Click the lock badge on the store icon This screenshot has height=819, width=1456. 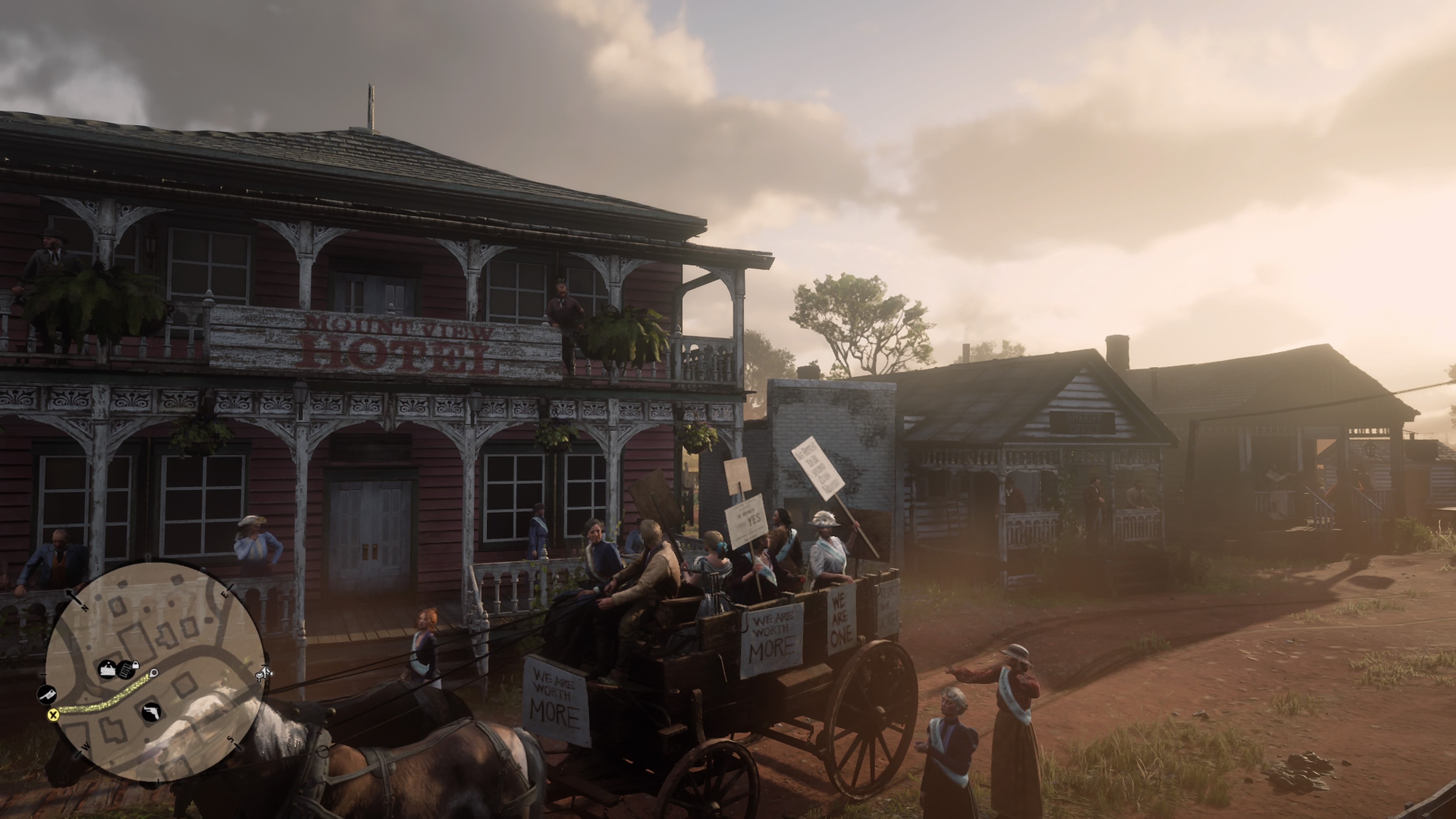136,665
